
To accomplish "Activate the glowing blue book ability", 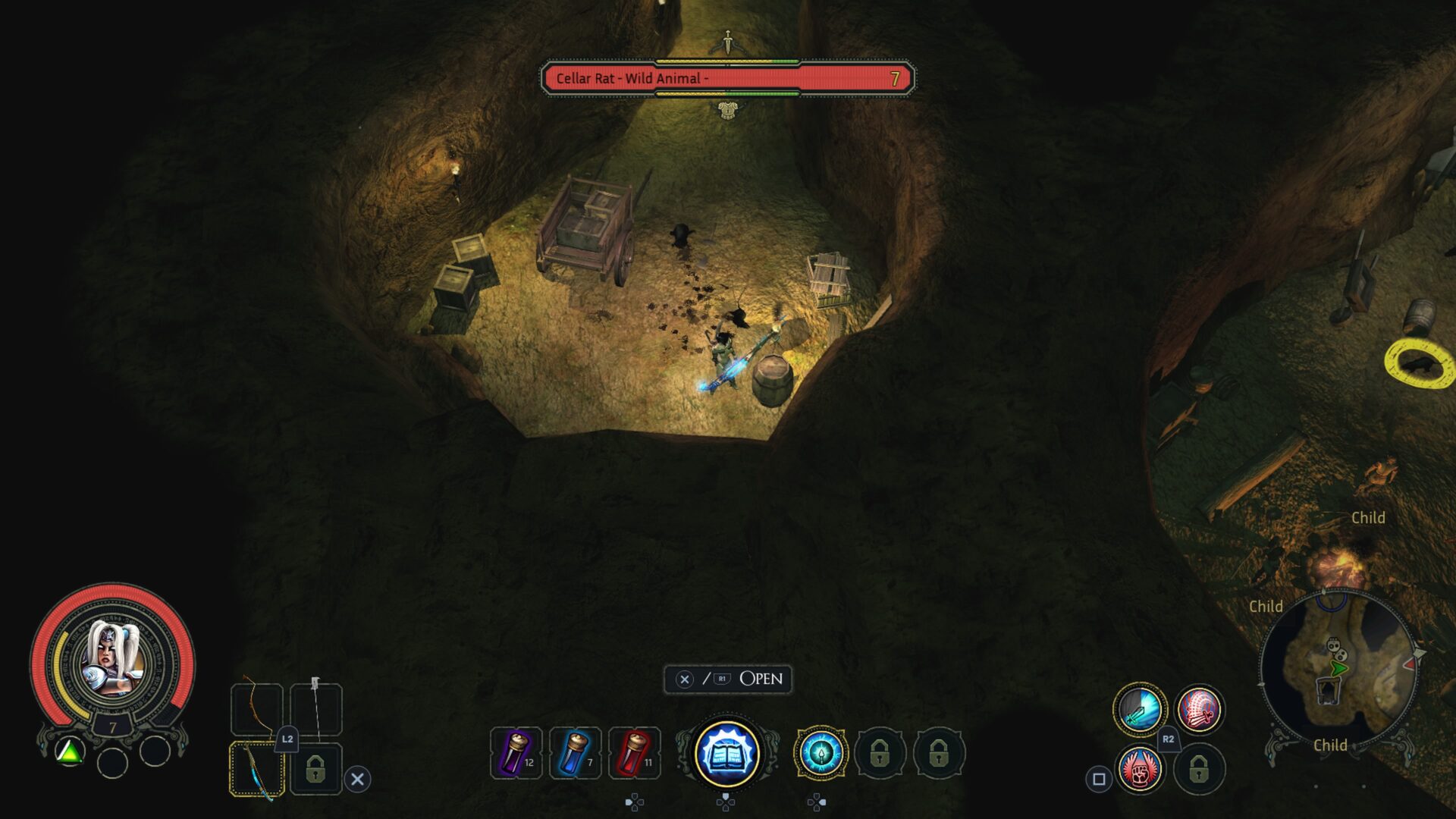I will click(x=726, y=753).
